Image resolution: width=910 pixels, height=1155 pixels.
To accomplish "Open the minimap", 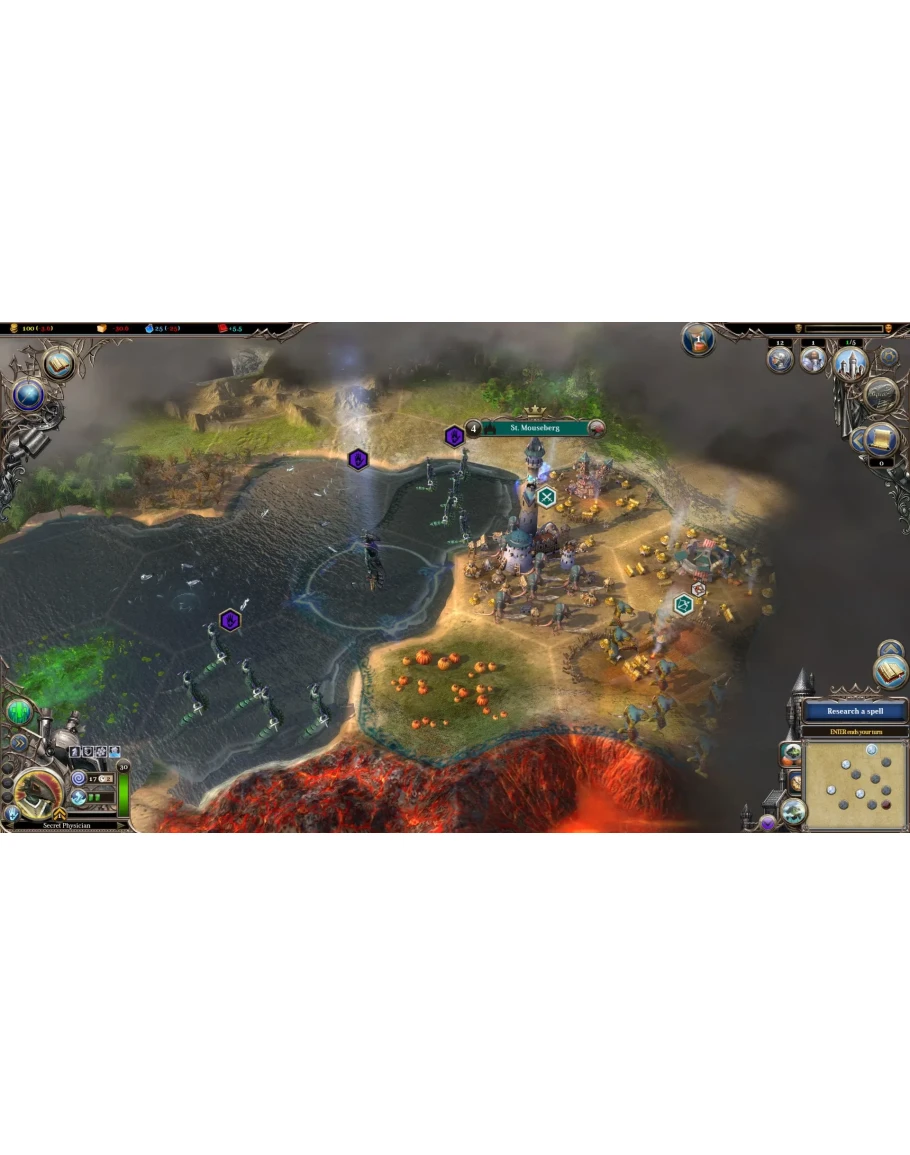I will (x=855, y=784).
